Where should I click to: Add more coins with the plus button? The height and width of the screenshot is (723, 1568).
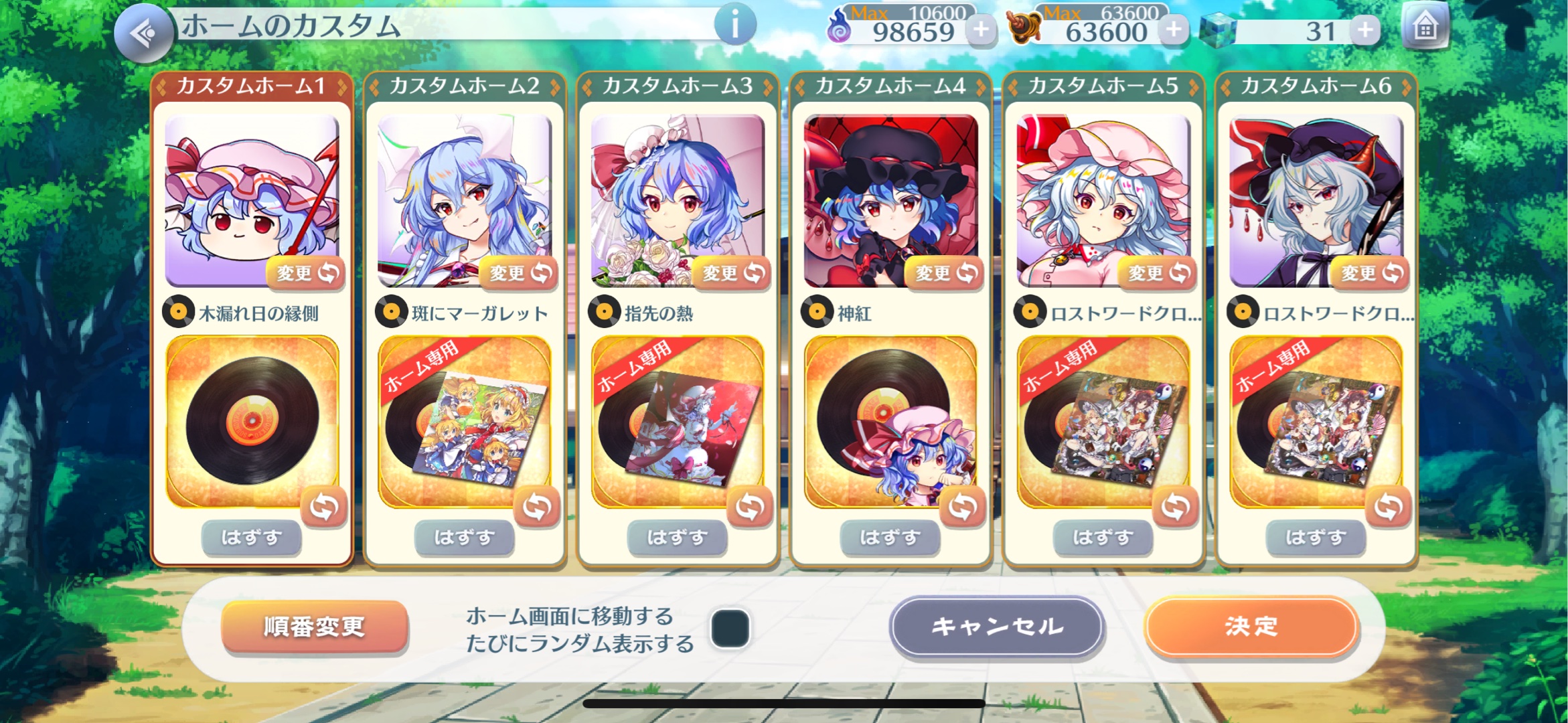coord(1174,30)
